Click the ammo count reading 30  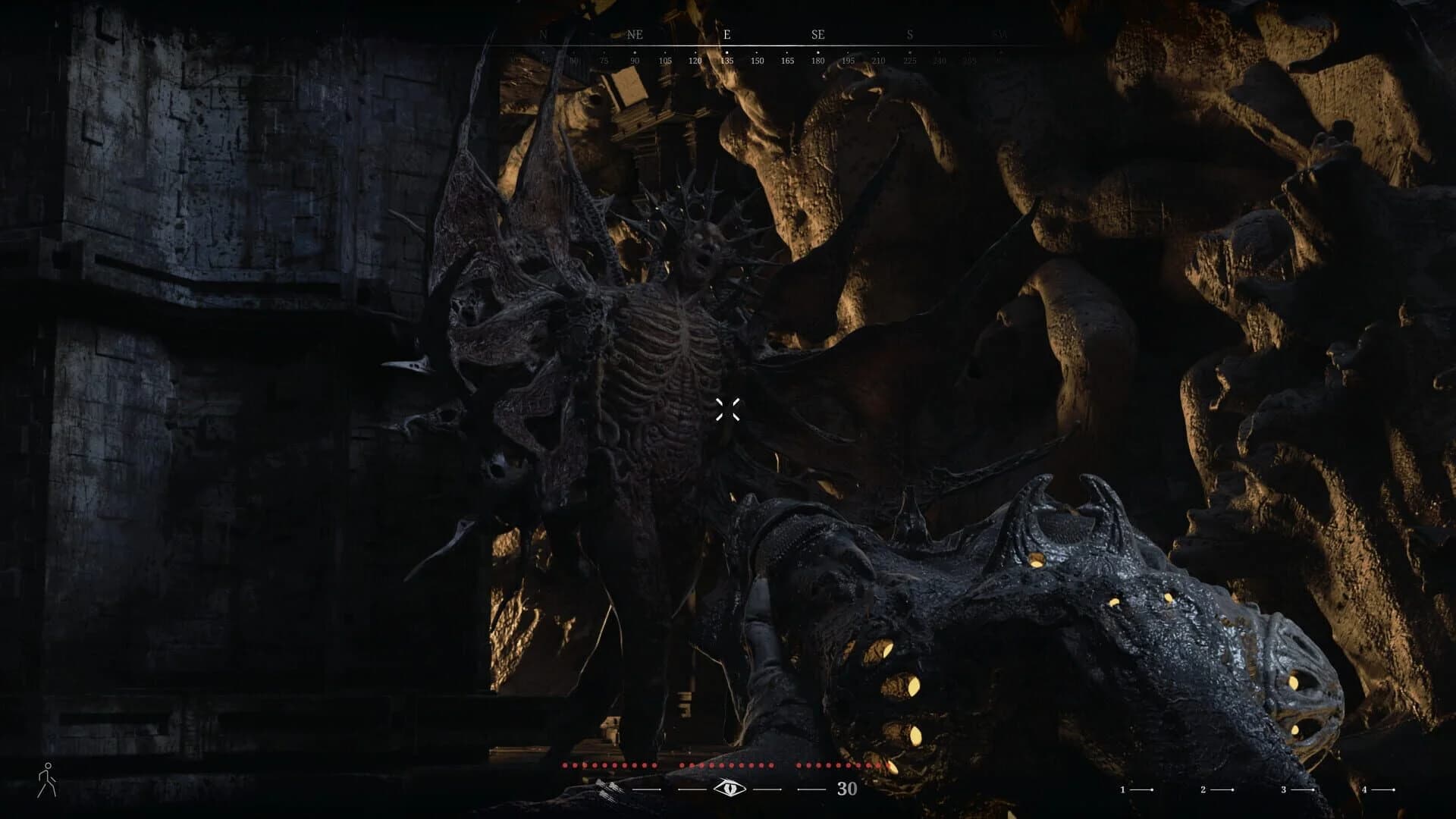coord(847,789)
